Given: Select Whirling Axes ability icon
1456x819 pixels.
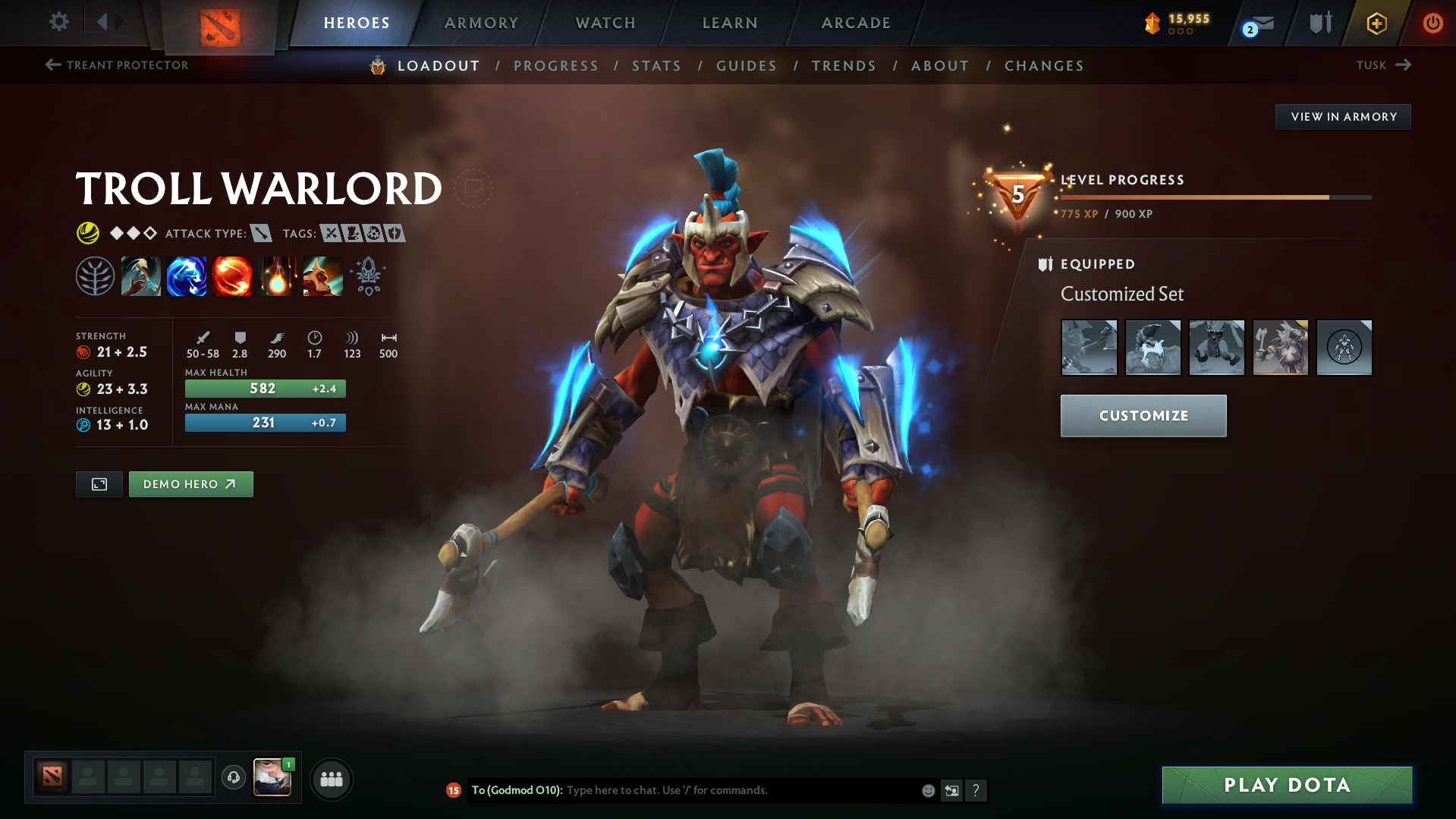Looking at the screenshot, I should (x=187, y=276).
